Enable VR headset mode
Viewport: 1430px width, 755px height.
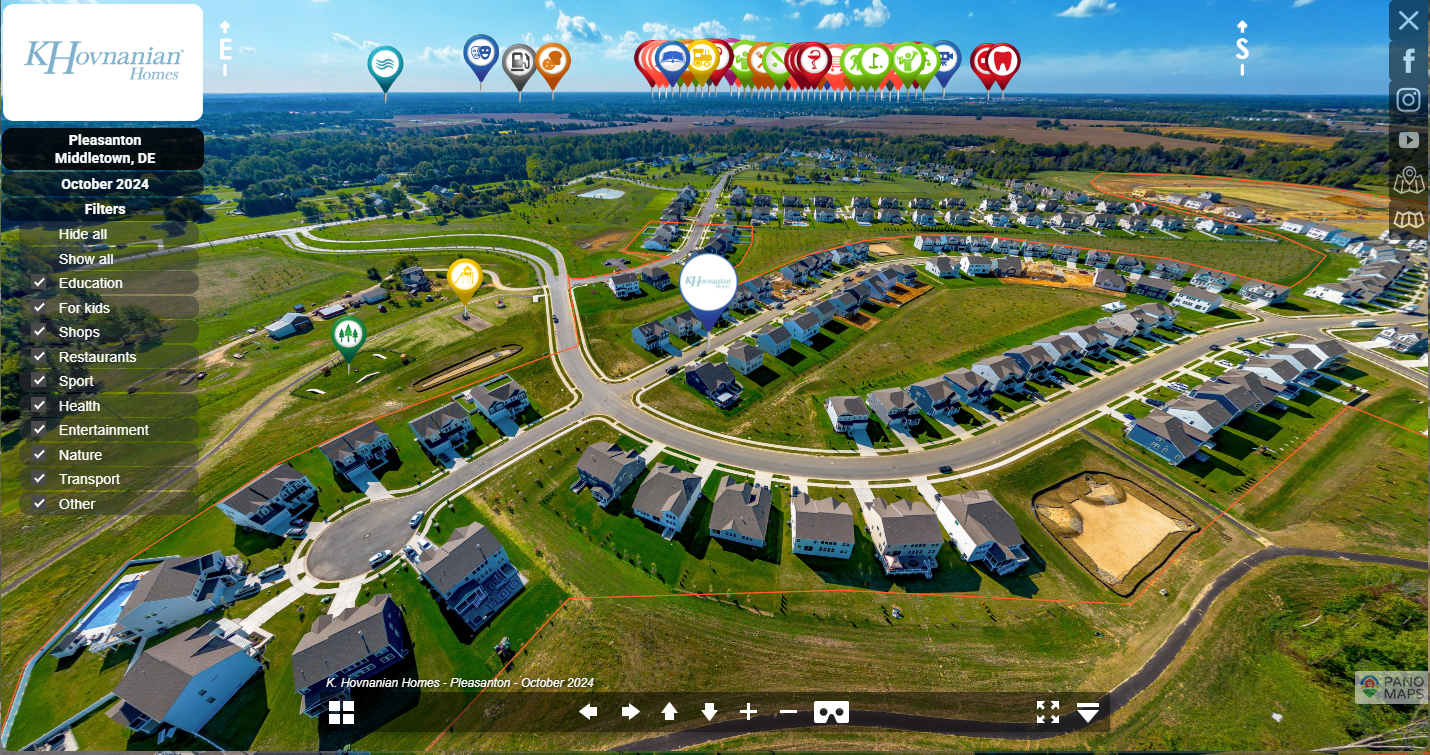point(831,712)
